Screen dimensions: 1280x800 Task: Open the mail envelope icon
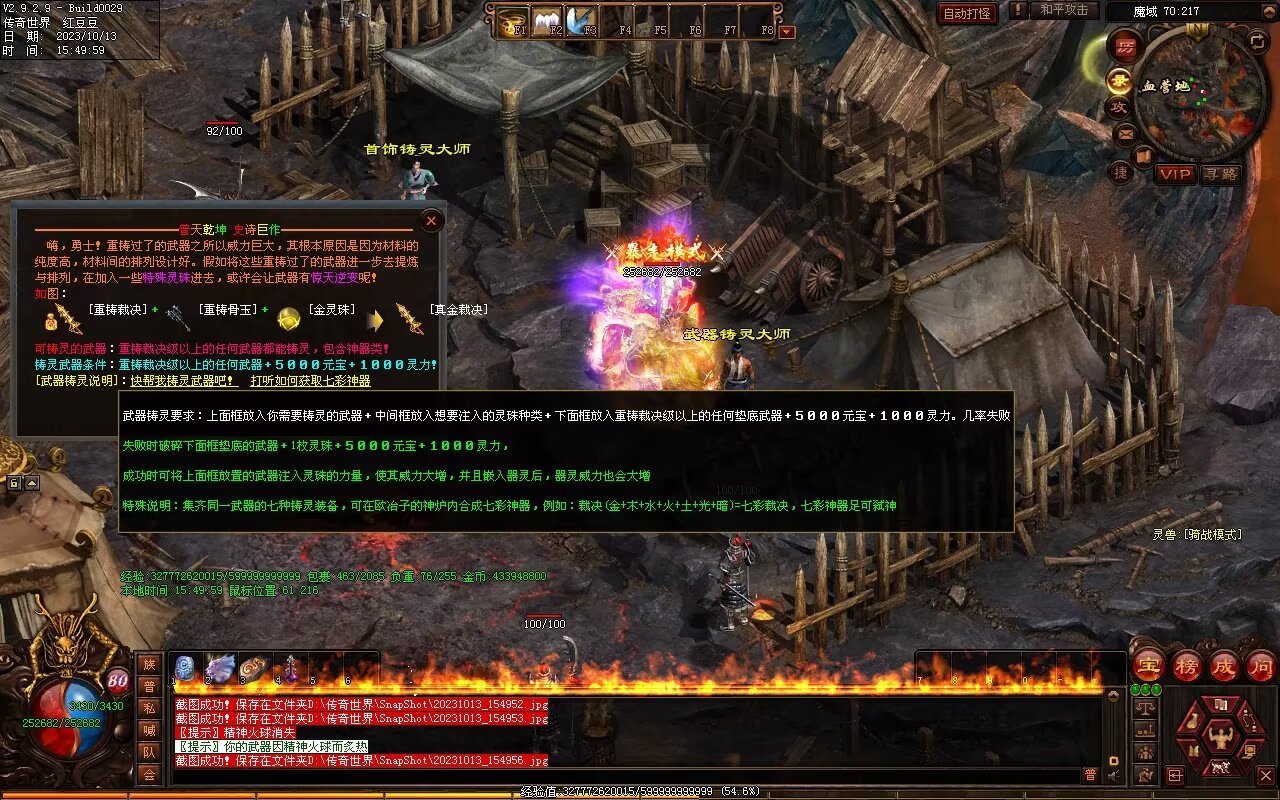point(1125,133)
